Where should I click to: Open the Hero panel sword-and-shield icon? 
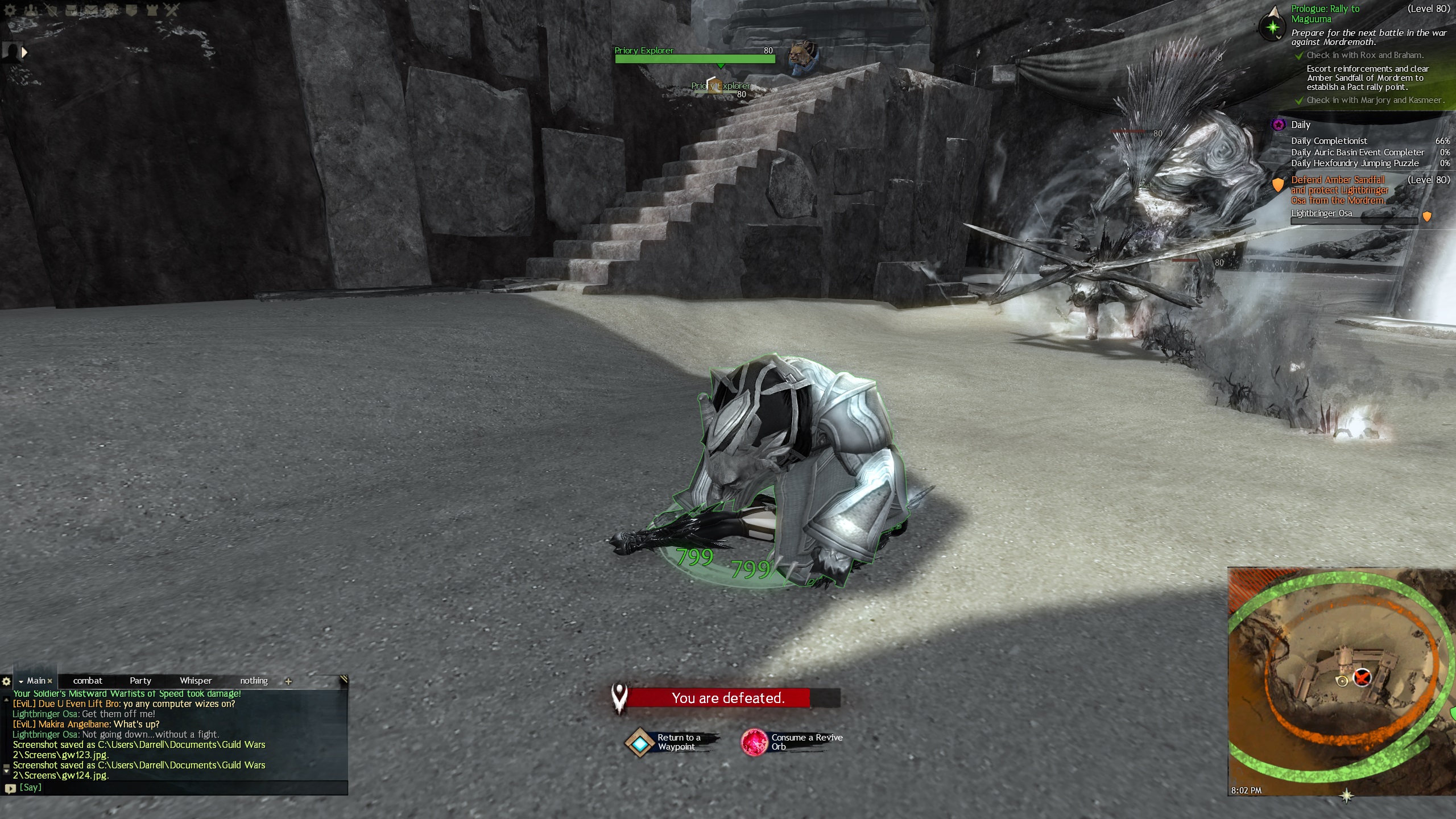[51, 10]
